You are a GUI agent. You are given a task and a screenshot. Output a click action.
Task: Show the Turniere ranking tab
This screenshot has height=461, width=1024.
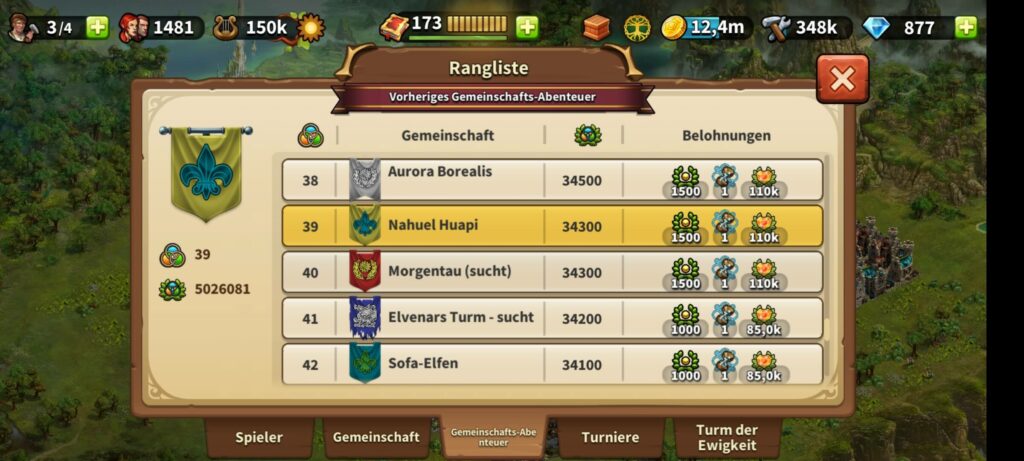point(611,437)
